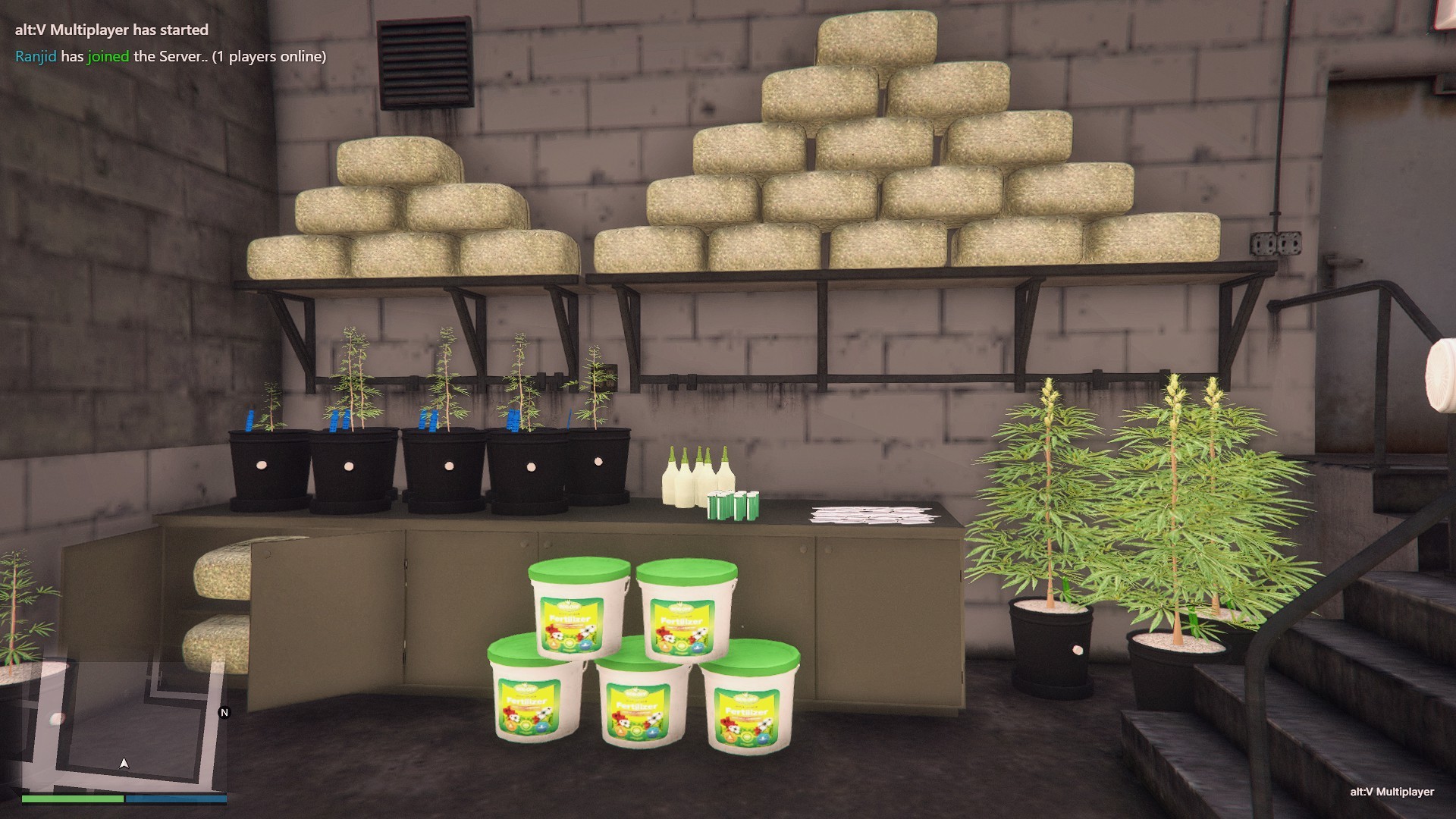Click the "alt:V Multiplayer has started" chat line
Viewport: 1456px width, 819px height.
(110, 30)
